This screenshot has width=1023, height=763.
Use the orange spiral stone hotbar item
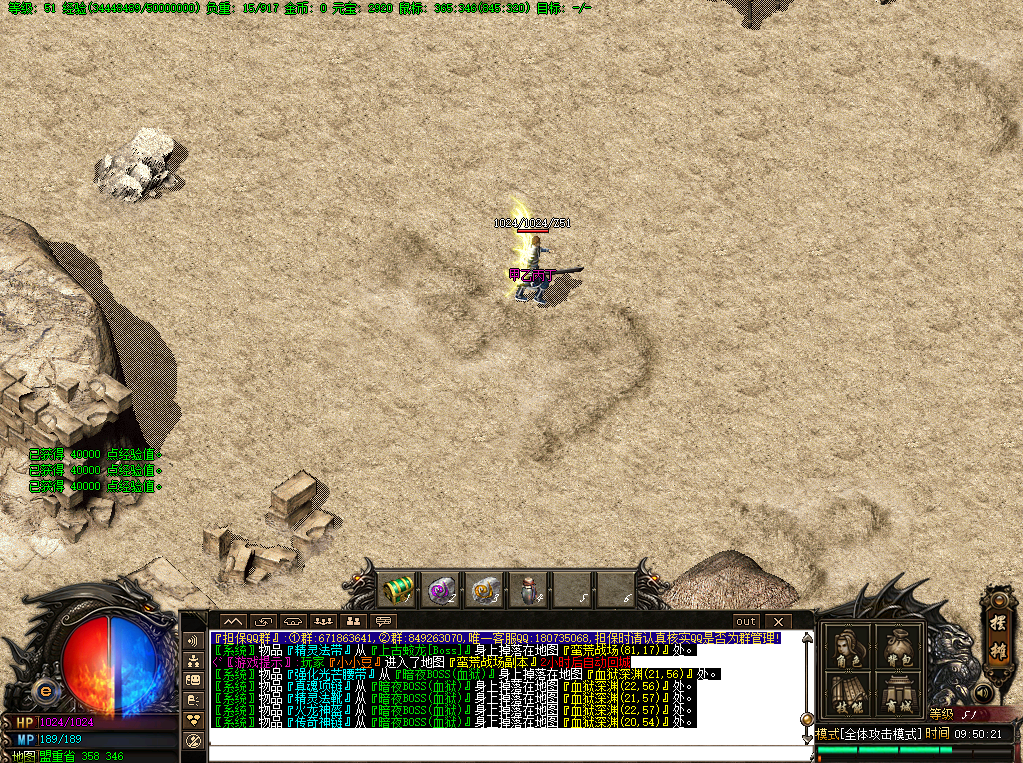(486, 590)
